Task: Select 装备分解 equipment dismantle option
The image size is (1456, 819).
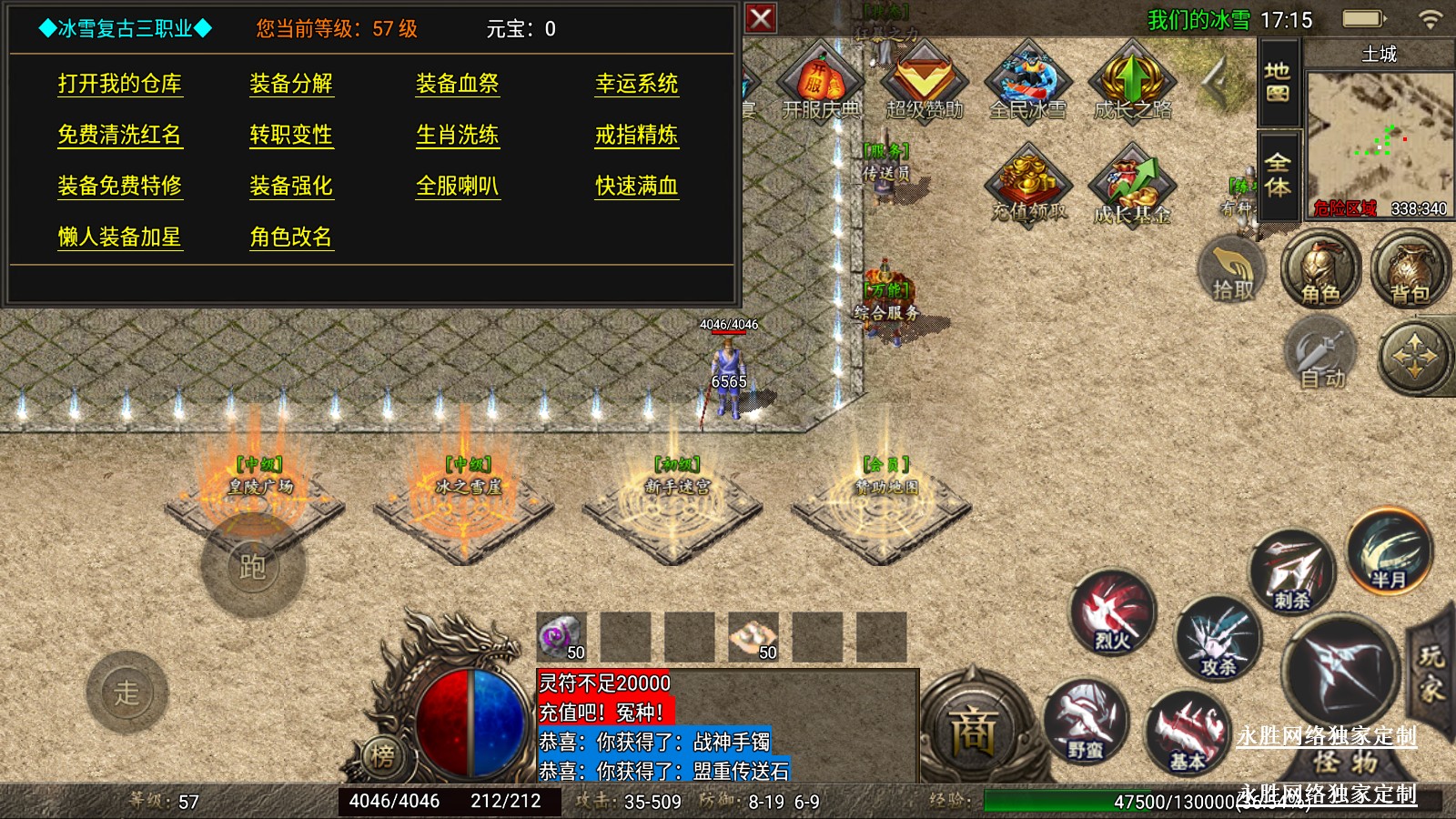Action: coord(291,84)
